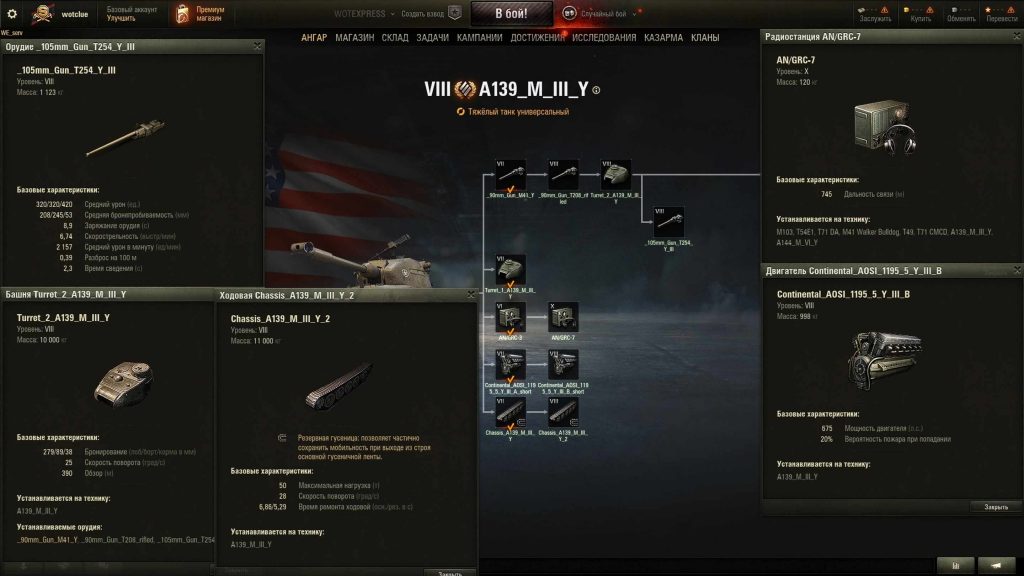Open the Премиум магазин

(200, 14)
